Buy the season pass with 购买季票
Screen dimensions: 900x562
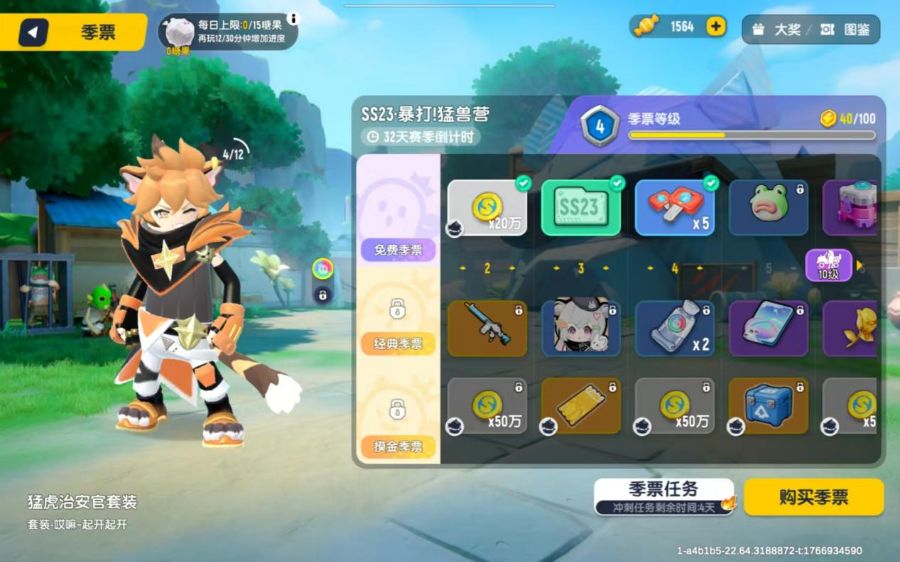(813, 497)
